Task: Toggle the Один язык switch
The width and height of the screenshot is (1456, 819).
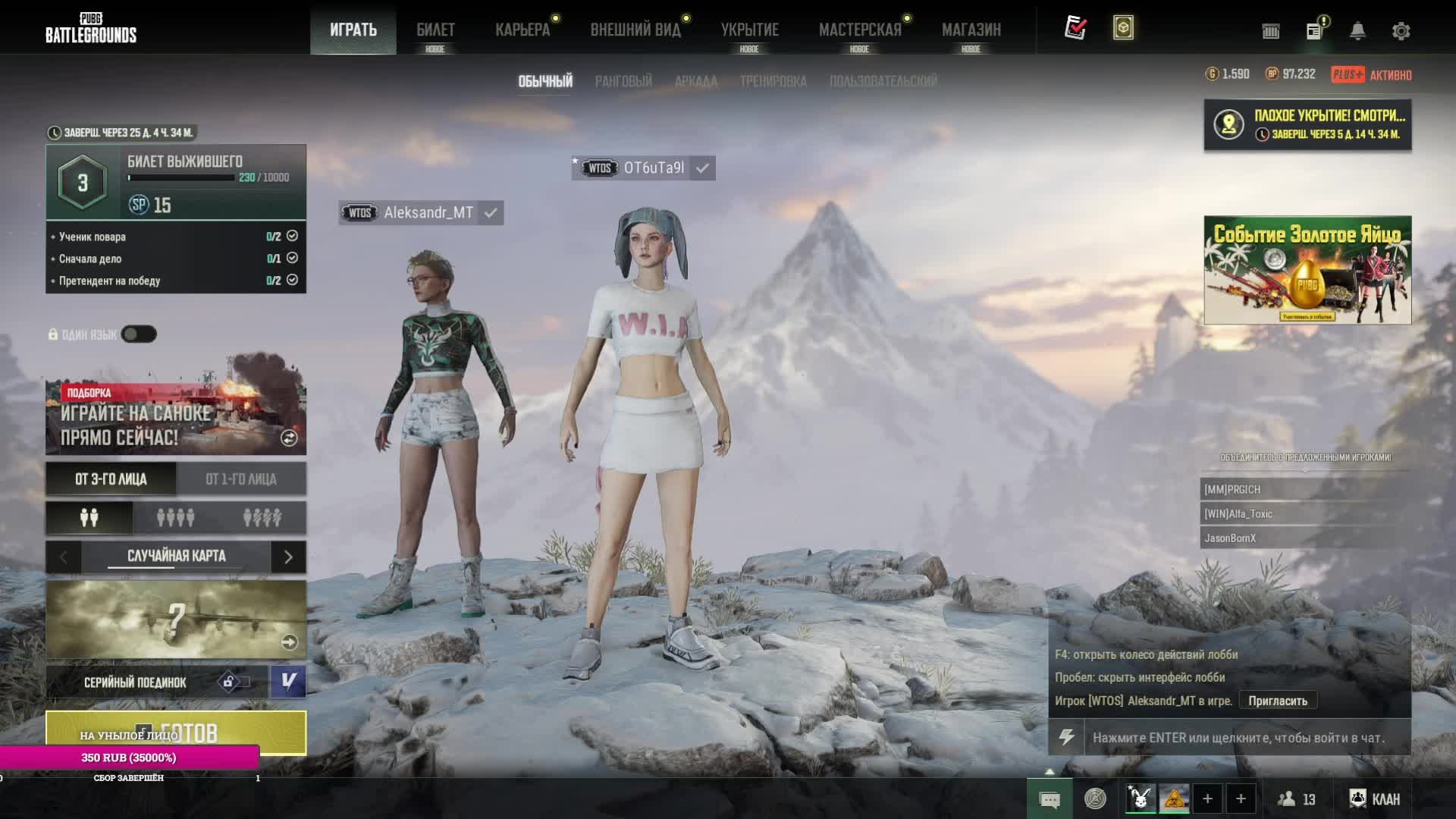Action: [139, 334]
